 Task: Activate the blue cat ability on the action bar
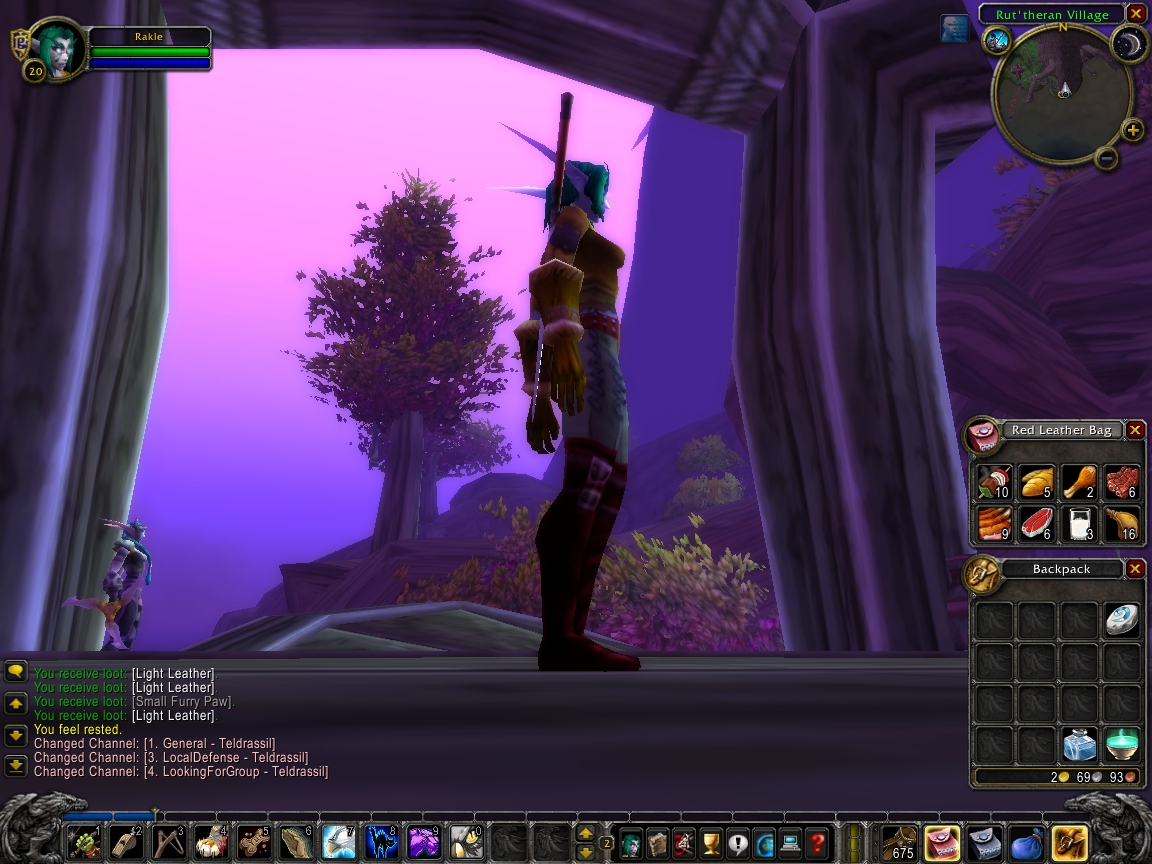pyautogui.click(x=381, y=842)
